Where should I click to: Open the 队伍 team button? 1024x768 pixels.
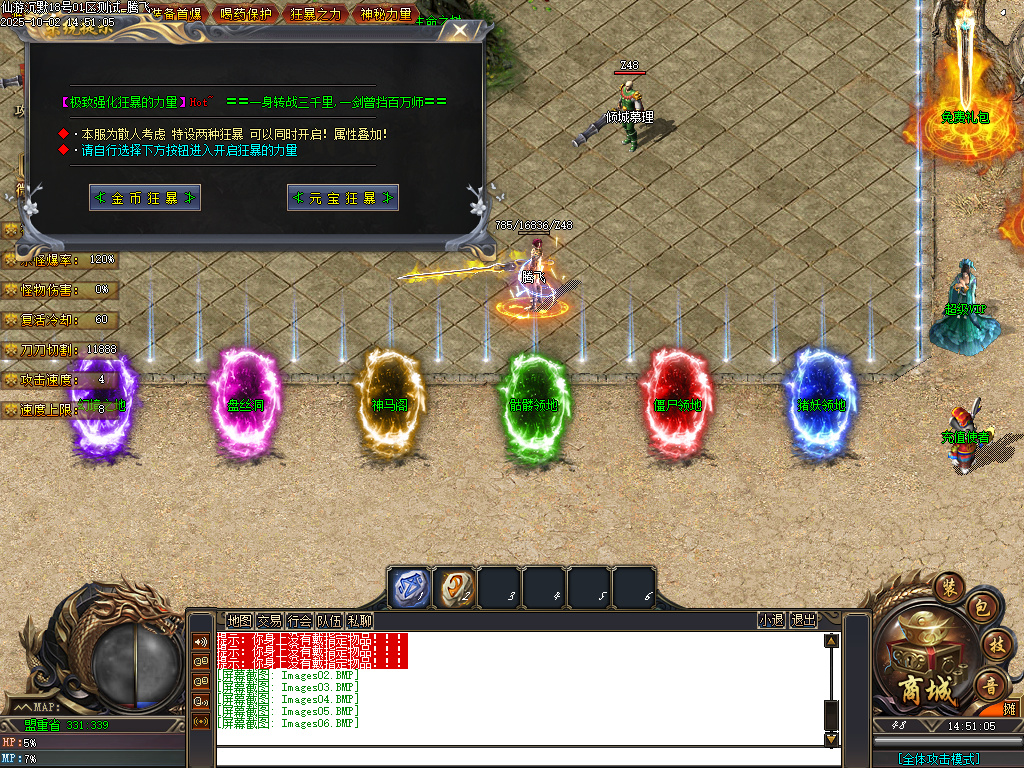pyautogui.click(x=329, y=621)
